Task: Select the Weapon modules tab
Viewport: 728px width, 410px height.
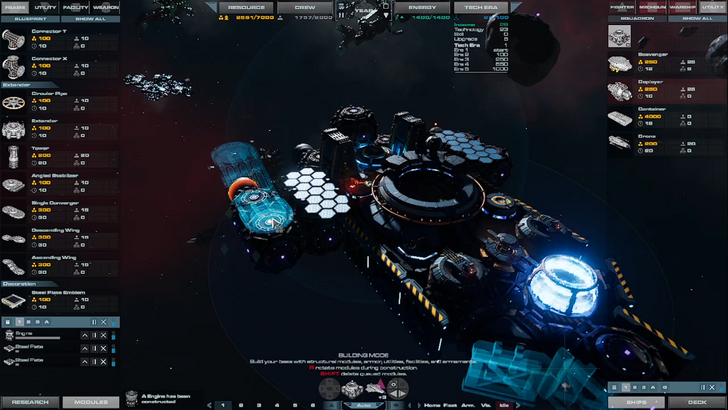Action: [106, 7]
